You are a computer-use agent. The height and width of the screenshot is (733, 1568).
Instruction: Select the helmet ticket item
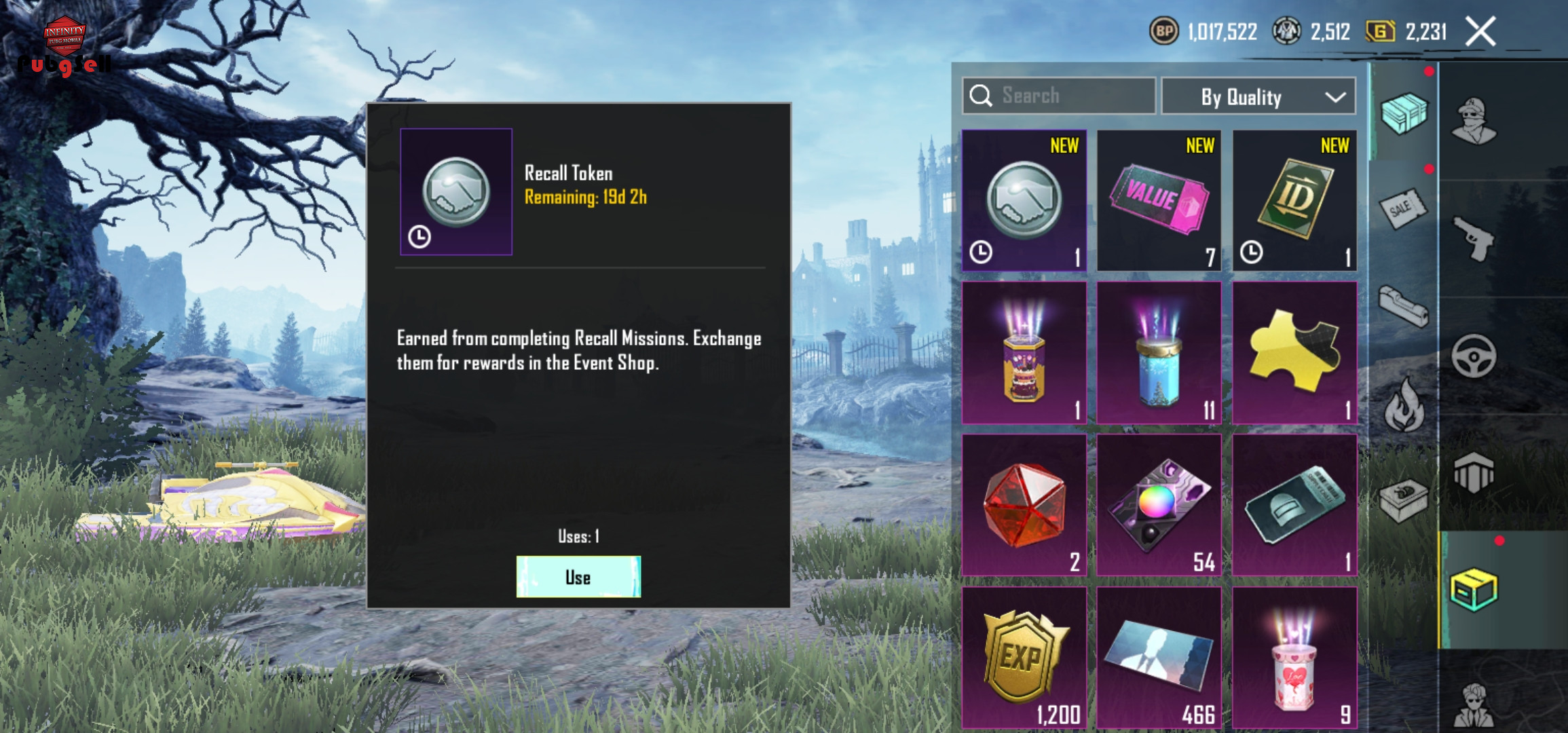1294,505
